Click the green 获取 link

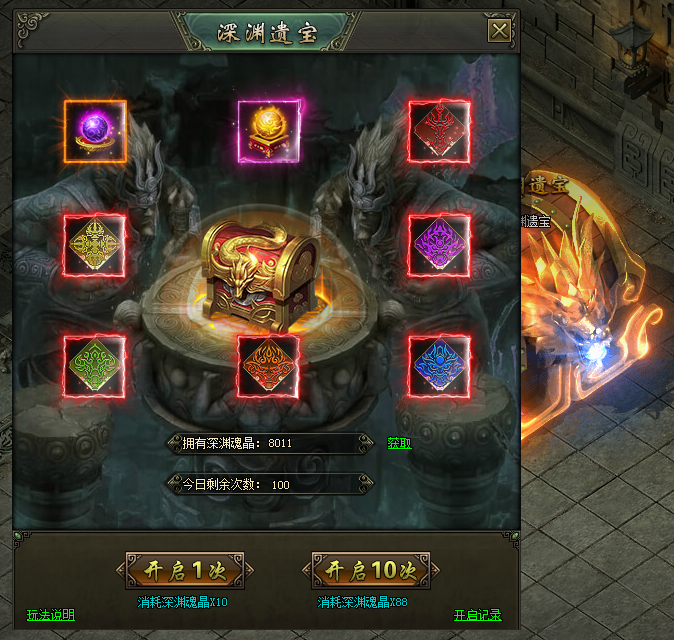tap(399, 443)
